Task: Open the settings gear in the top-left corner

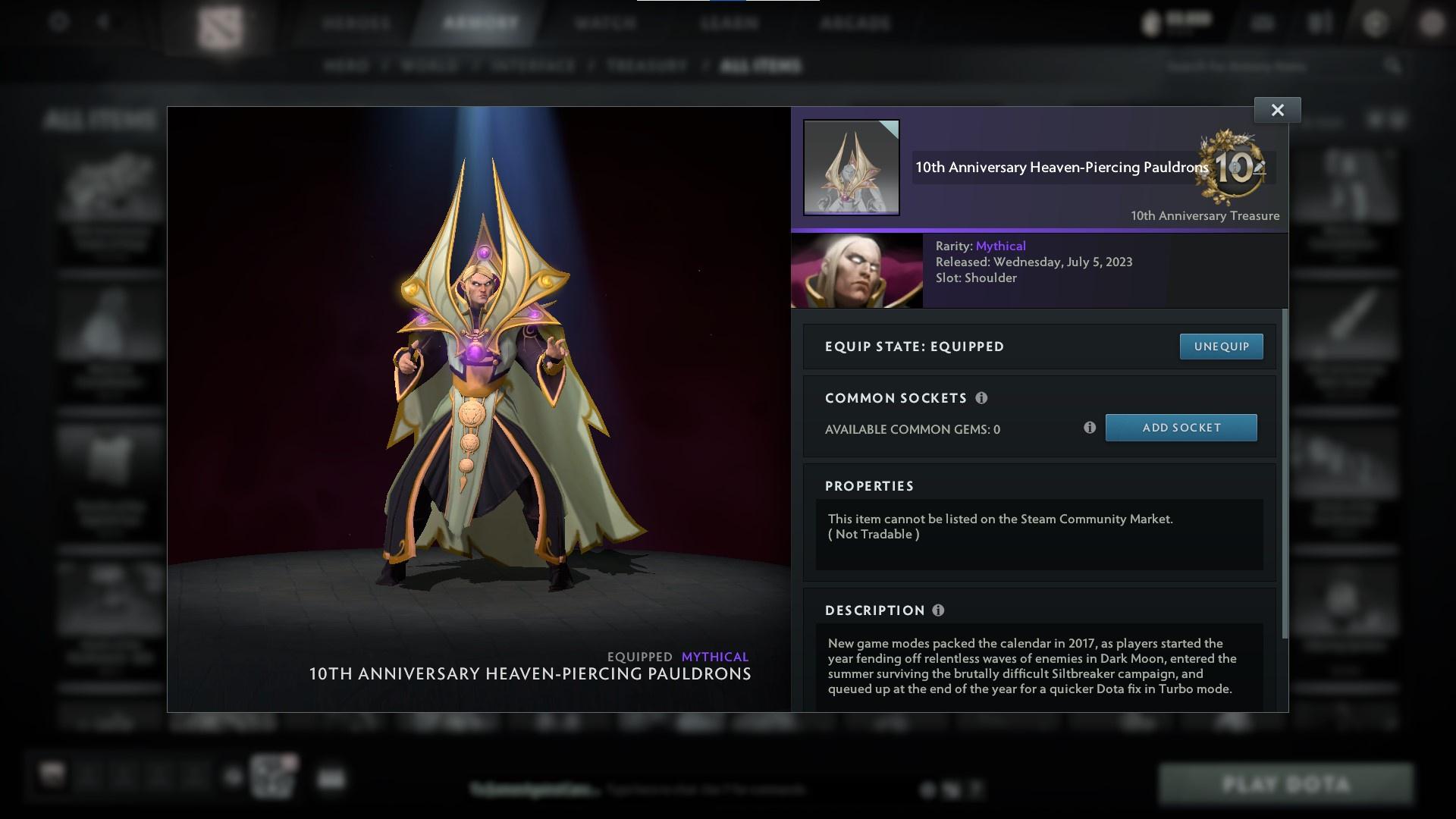Action: [57, 23]
